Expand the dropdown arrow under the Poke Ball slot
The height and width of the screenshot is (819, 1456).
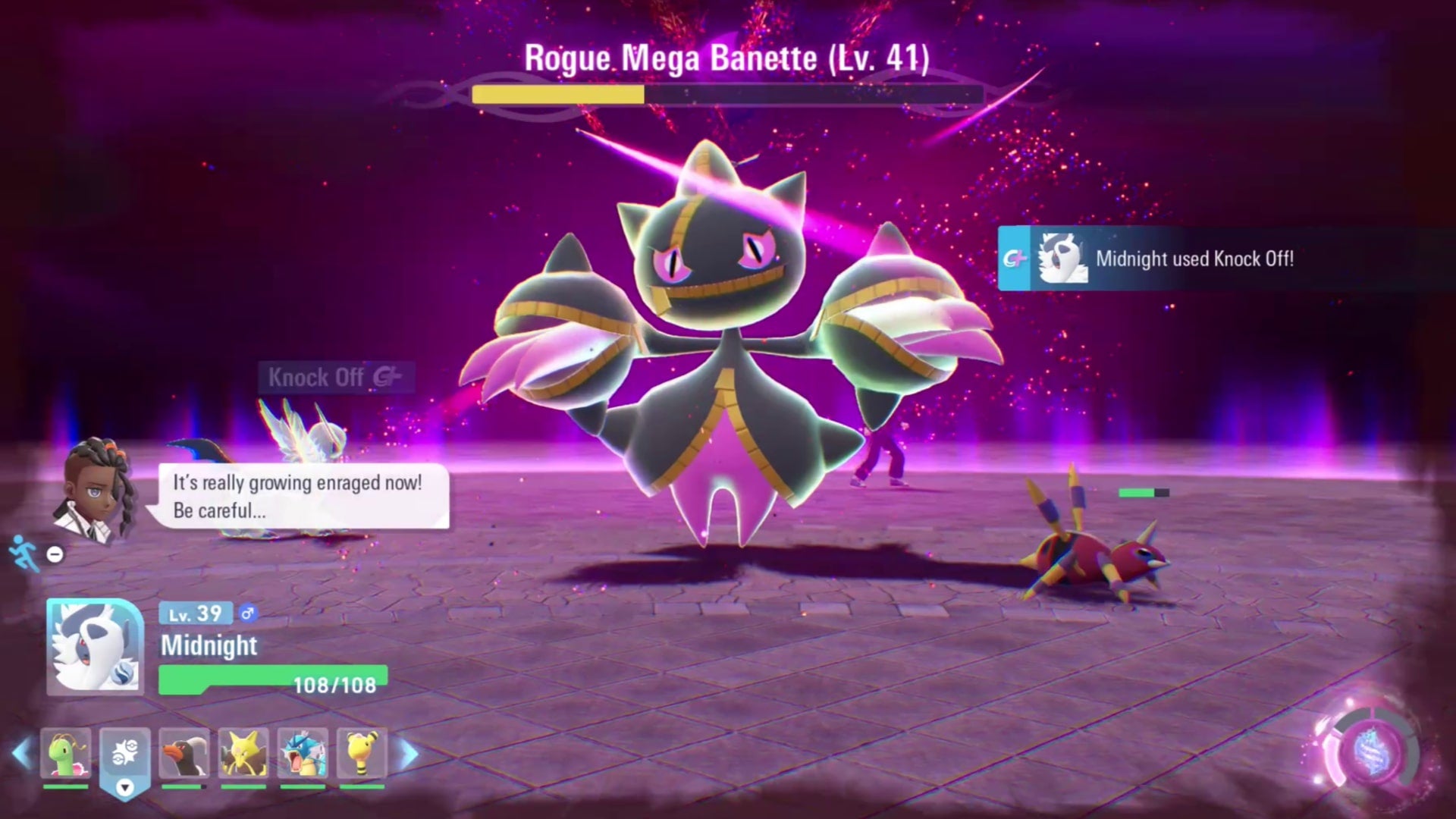[x=124, y=789]
